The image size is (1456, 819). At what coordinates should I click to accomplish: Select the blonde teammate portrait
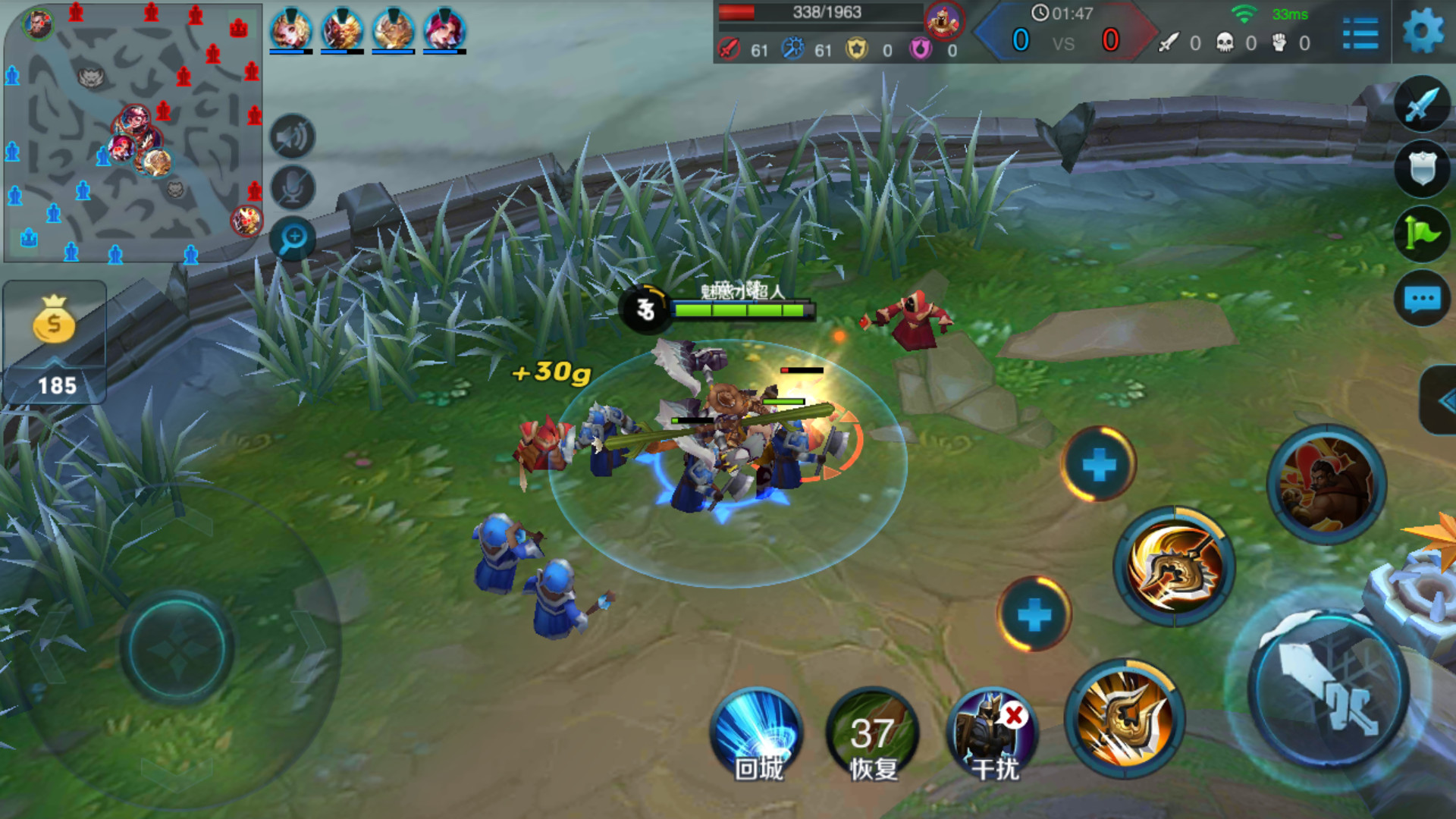[x=290, y=30]
